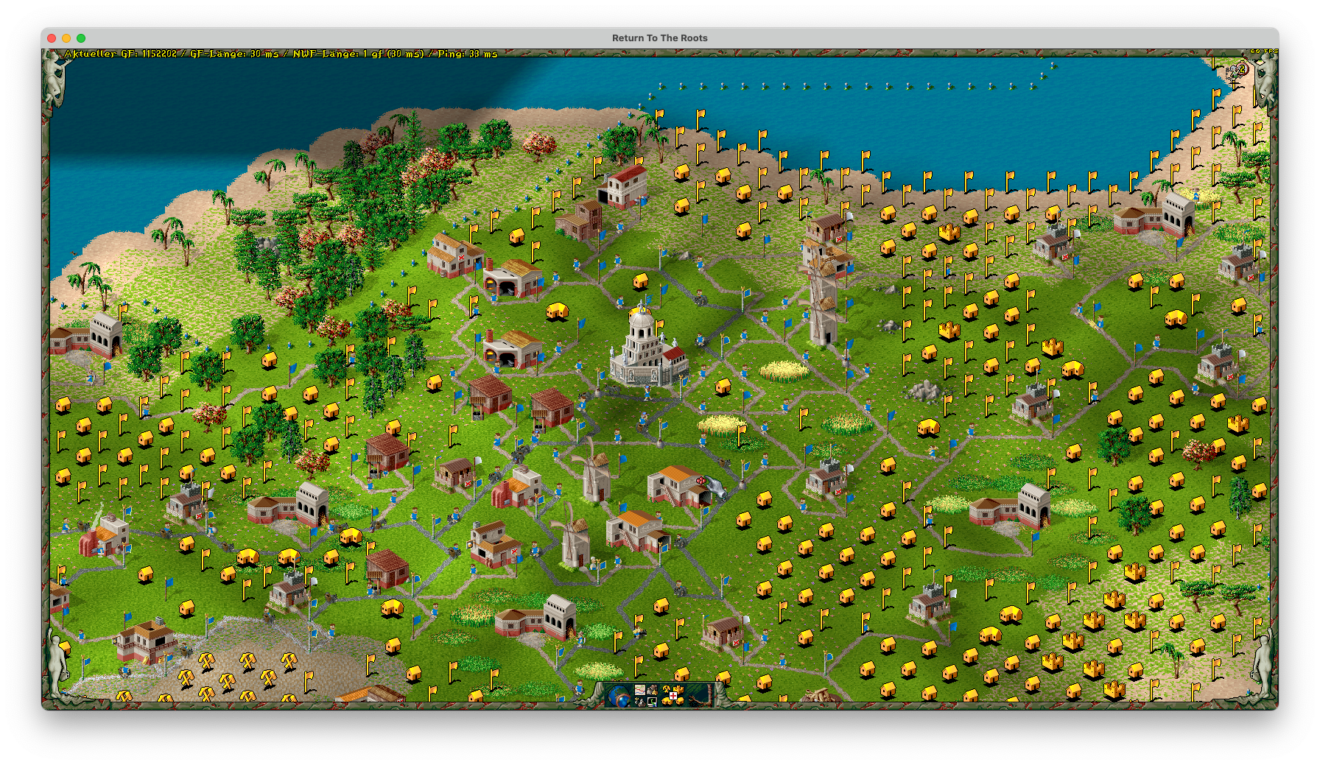1320x765 pixels.
Task: Click the Ping status text at the top
Action: (470, 53)
